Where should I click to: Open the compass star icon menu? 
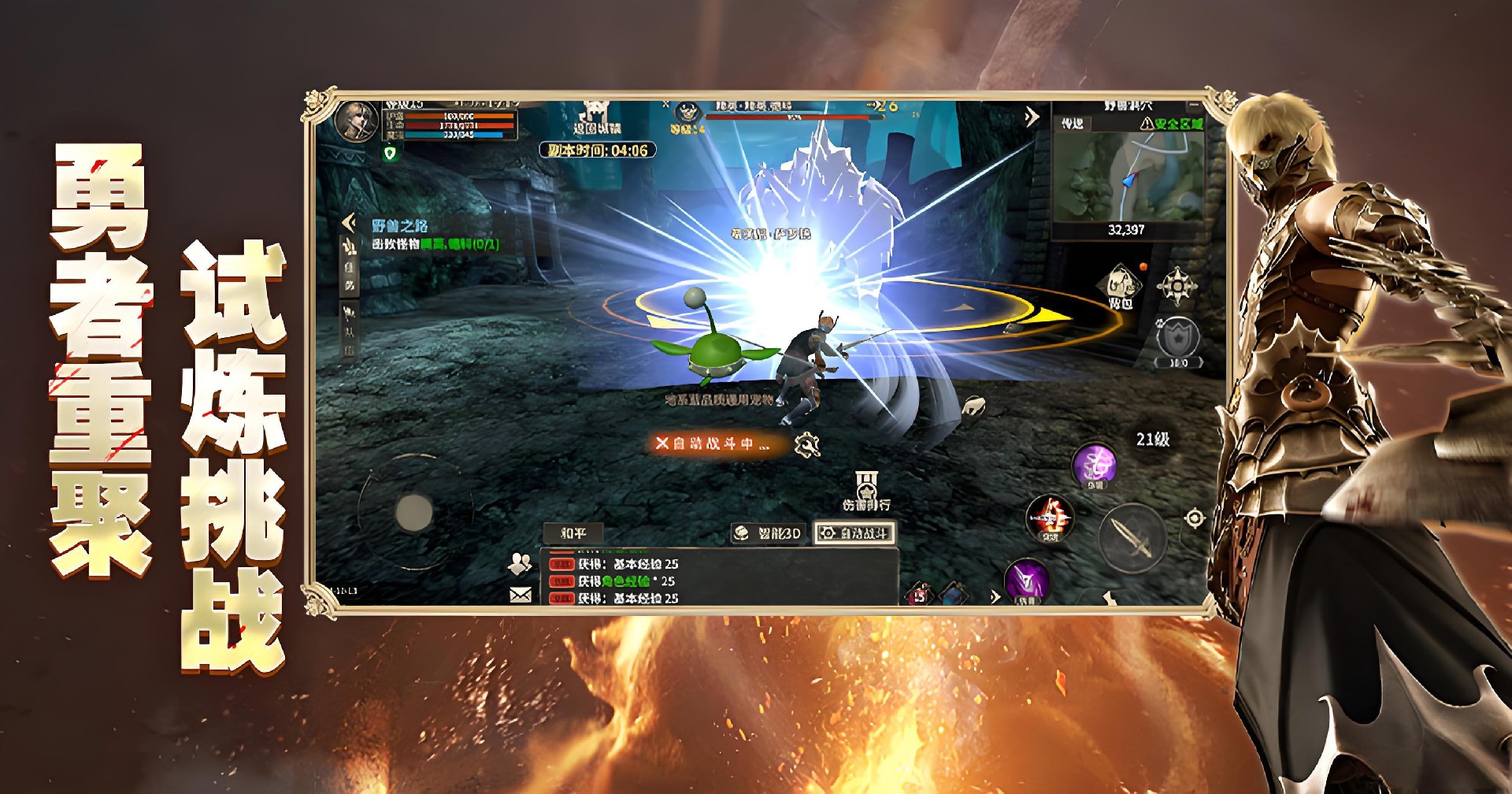1177,285
